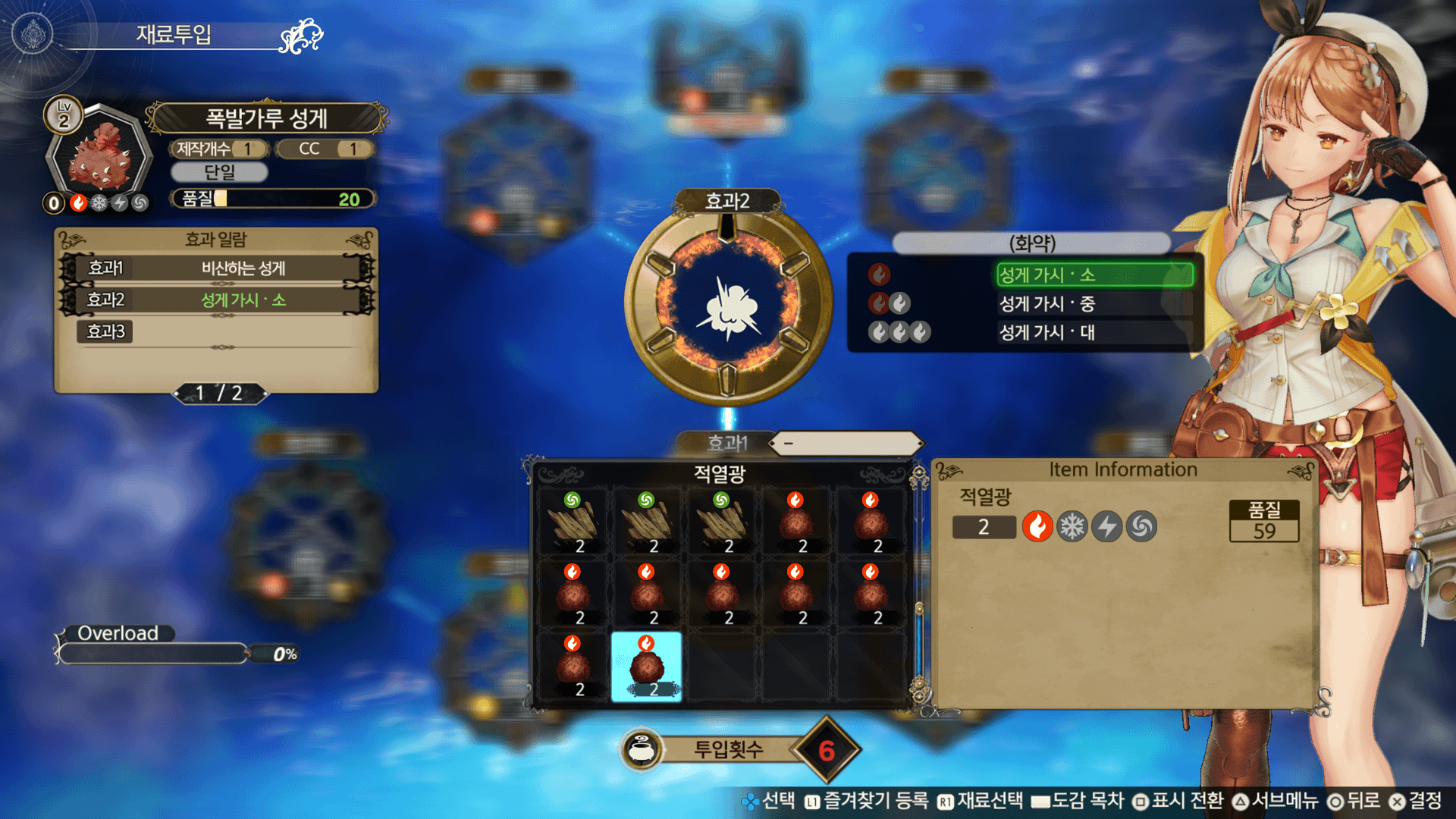Choose the 성게 가시 · 중 effect tier
Screen dimensions: 1456x819
1094,304
